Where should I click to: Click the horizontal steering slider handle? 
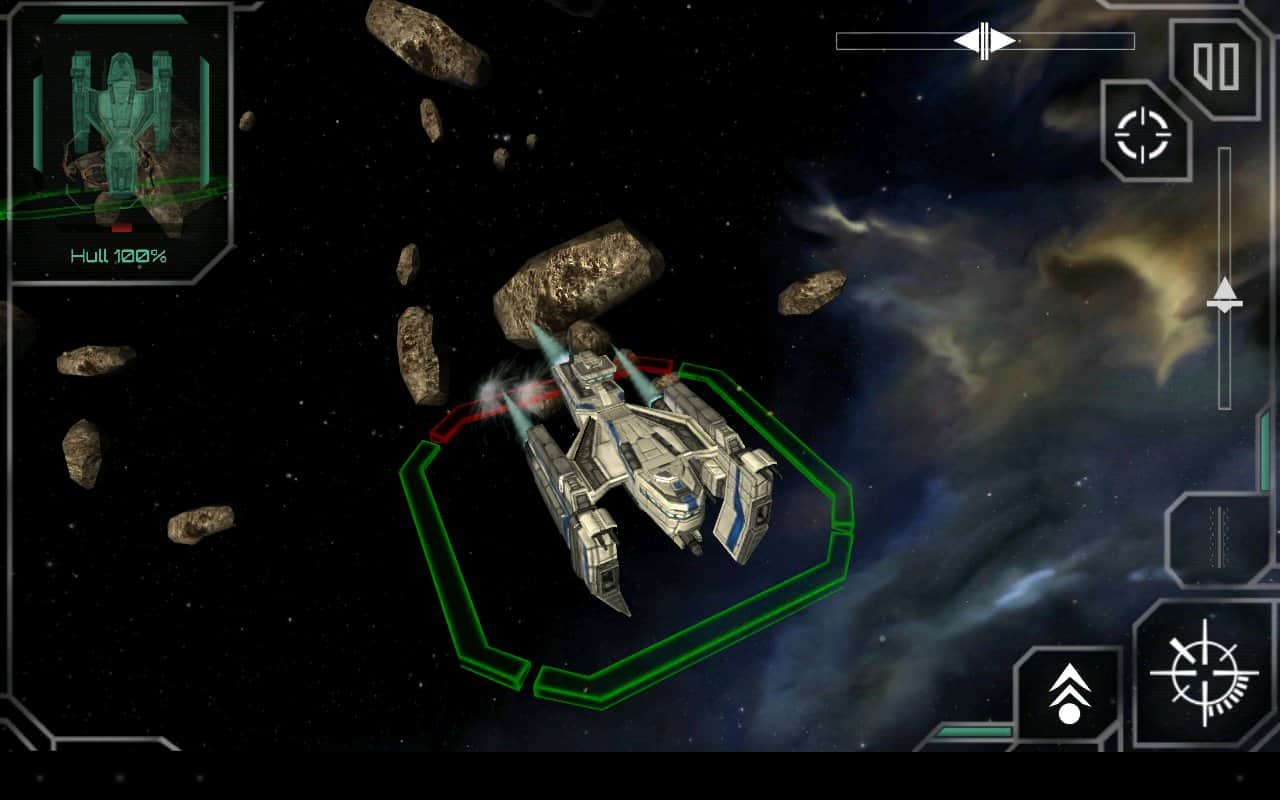tap(985, 41)
